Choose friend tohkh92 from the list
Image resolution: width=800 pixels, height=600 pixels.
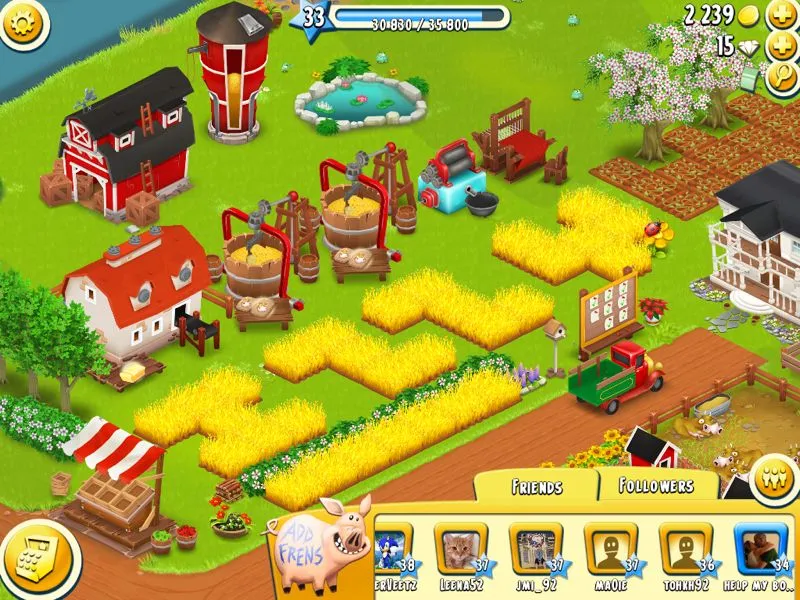(x=685, y=548)
